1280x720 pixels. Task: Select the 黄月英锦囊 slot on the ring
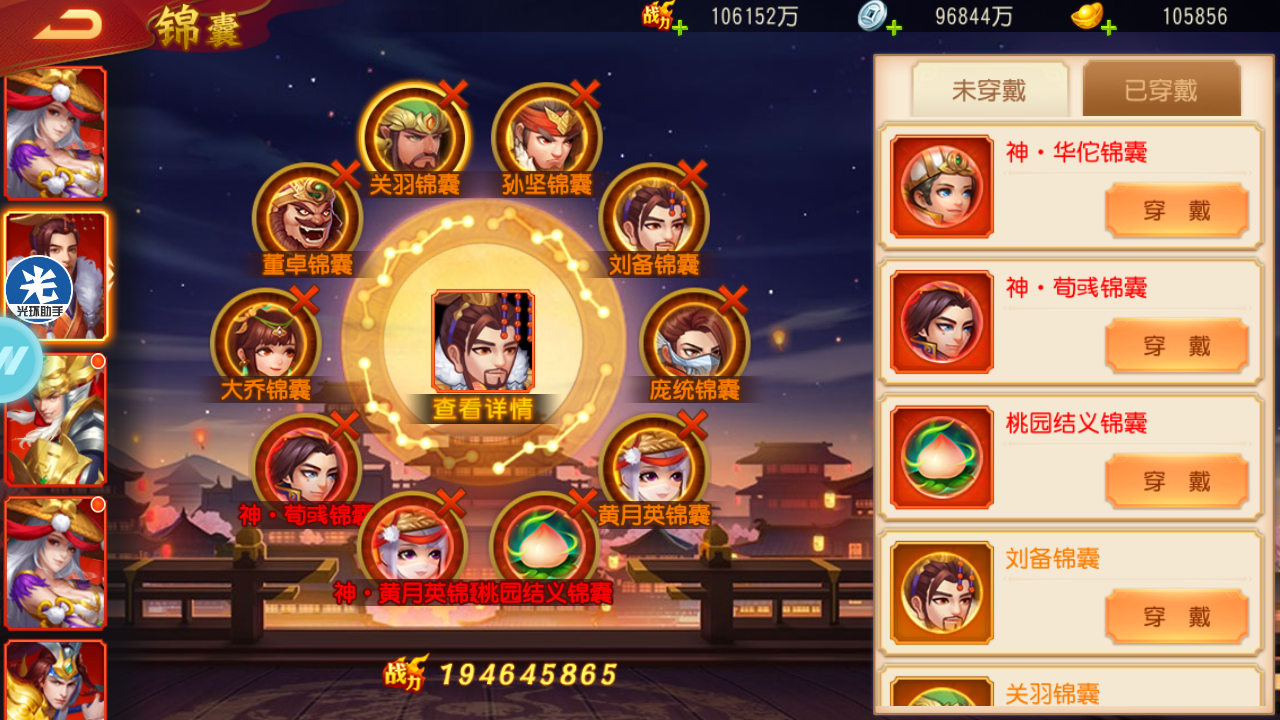click(x=653, y=467)
